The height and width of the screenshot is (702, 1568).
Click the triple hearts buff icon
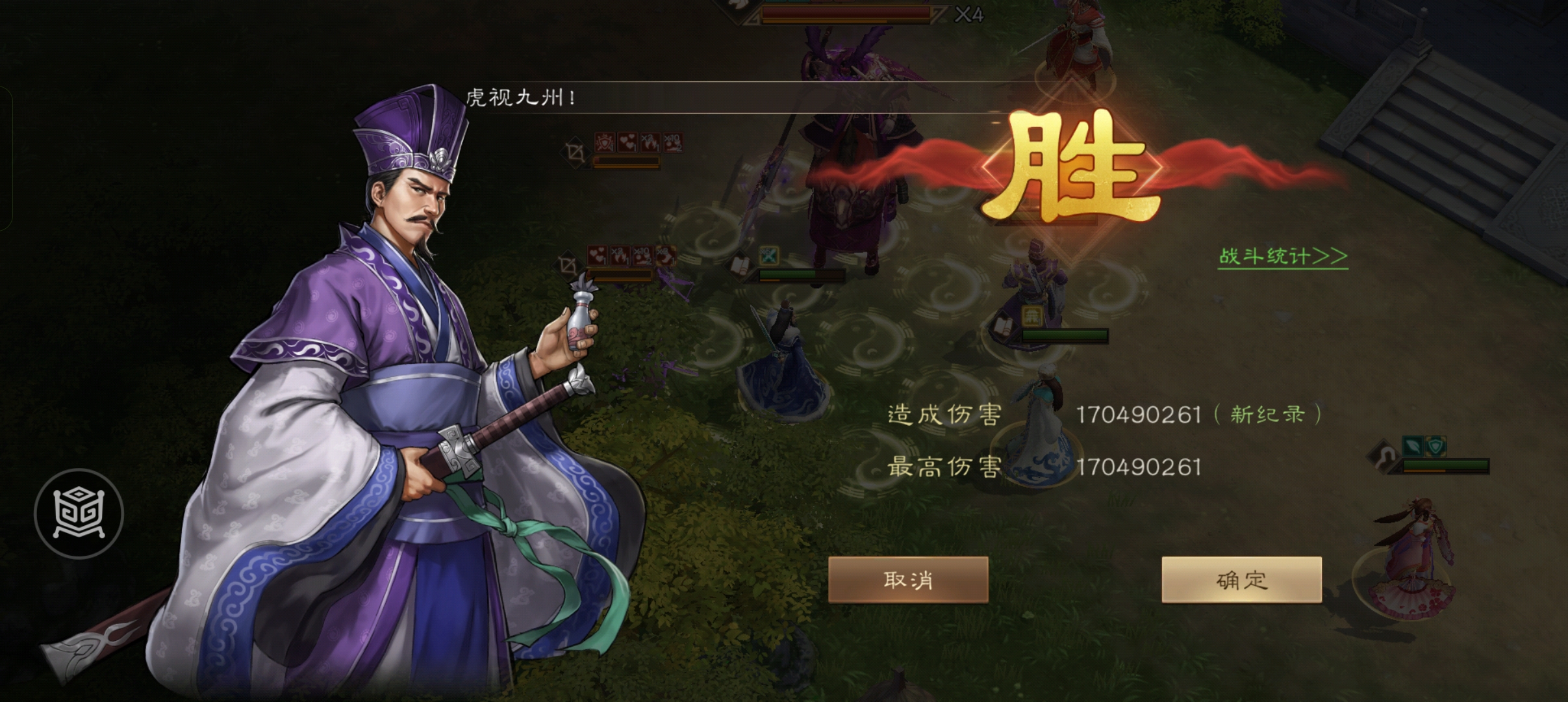point(628,143)
